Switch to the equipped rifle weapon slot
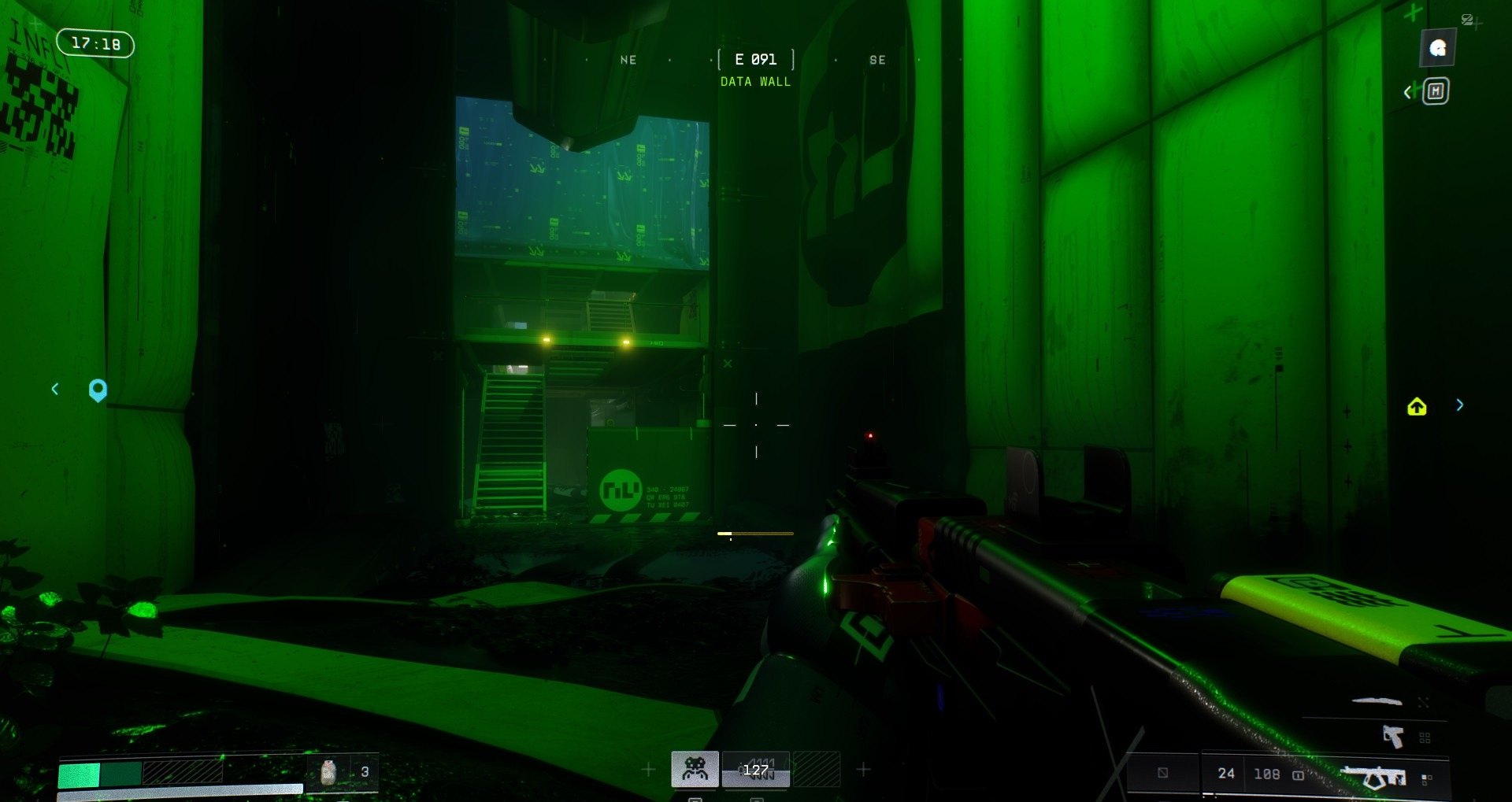This screenshot has width=1512, height=802. coord(1375,777)
